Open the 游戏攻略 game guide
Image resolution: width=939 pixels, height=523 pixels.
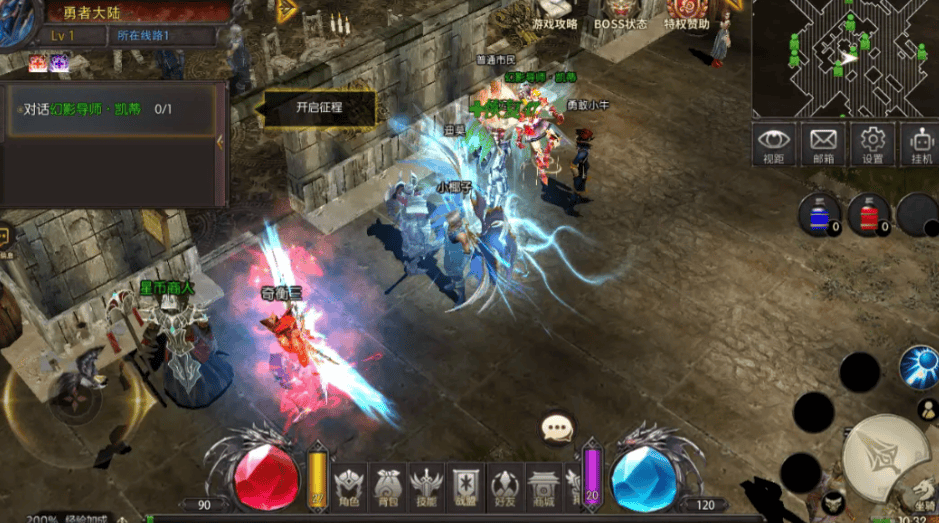click(555, 16)
